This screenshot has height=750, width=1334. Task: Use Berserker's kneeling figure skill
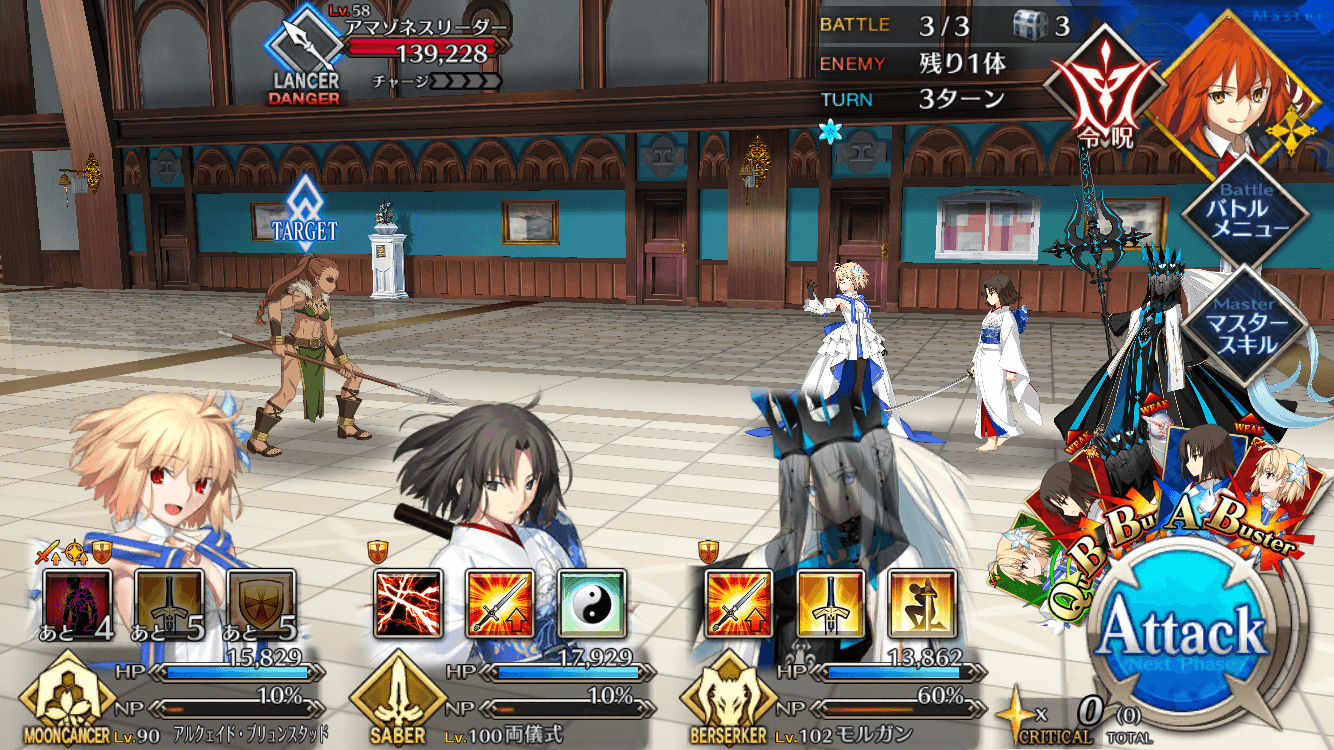pos(922,604)
